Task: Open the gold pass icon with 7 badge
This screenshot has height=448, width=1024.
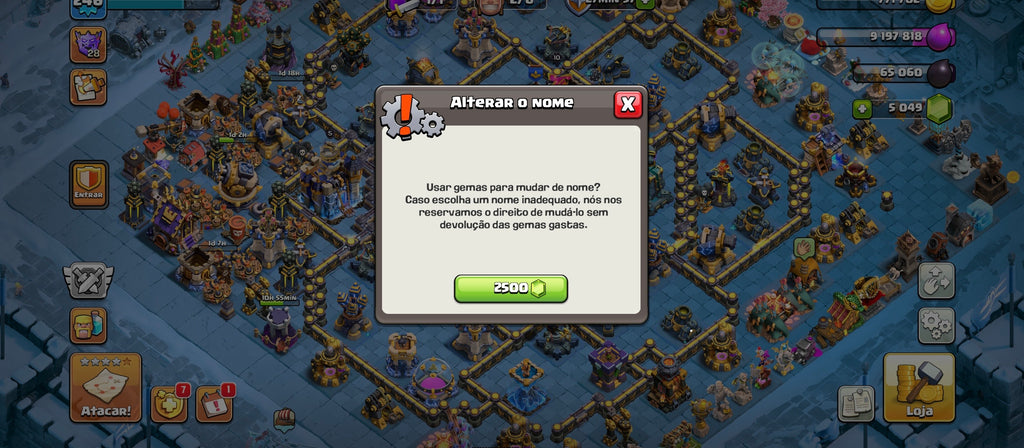Action: click(169, 403)
